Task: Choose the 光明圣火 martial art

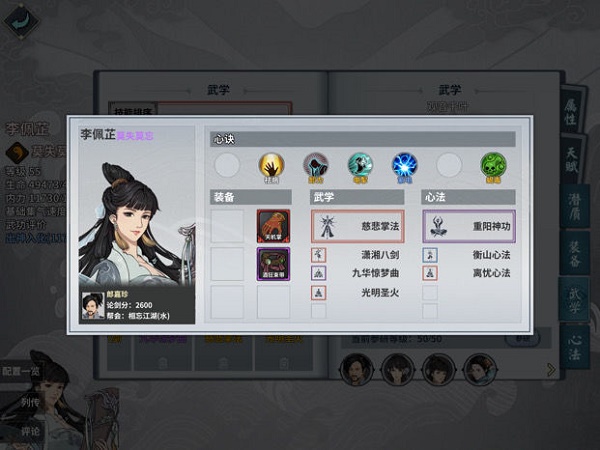Action: (358, 292)
